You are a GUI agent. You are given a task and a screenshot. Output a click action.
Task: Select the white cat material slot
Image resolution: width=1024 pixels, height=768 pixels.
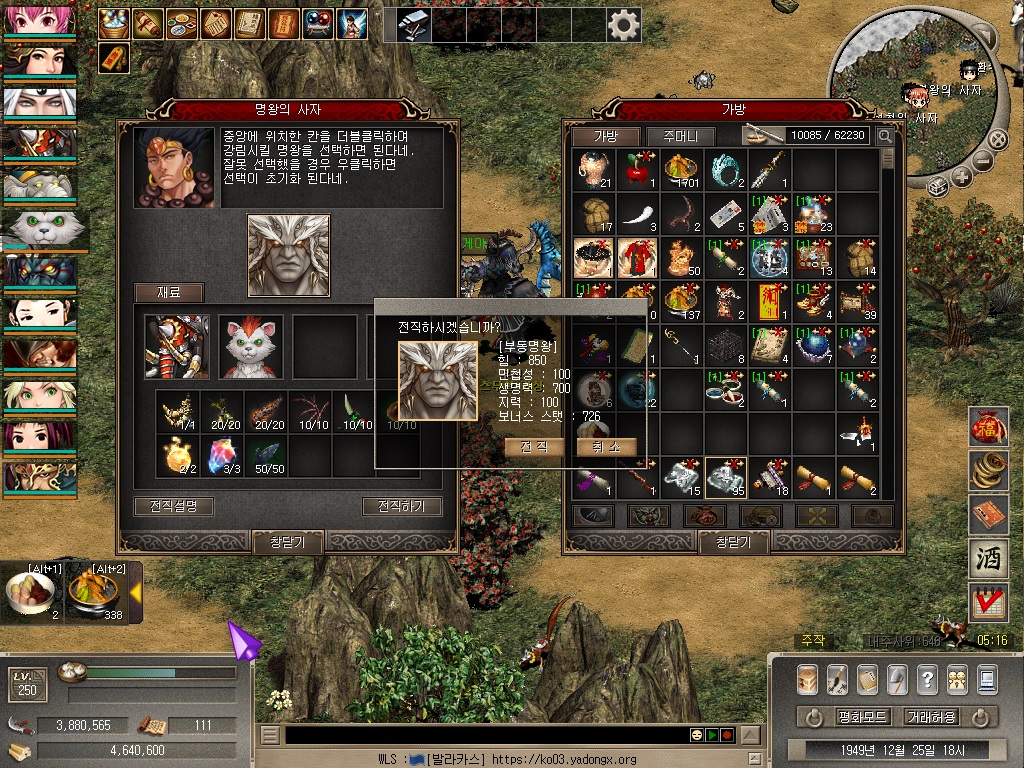coord(251,347)
